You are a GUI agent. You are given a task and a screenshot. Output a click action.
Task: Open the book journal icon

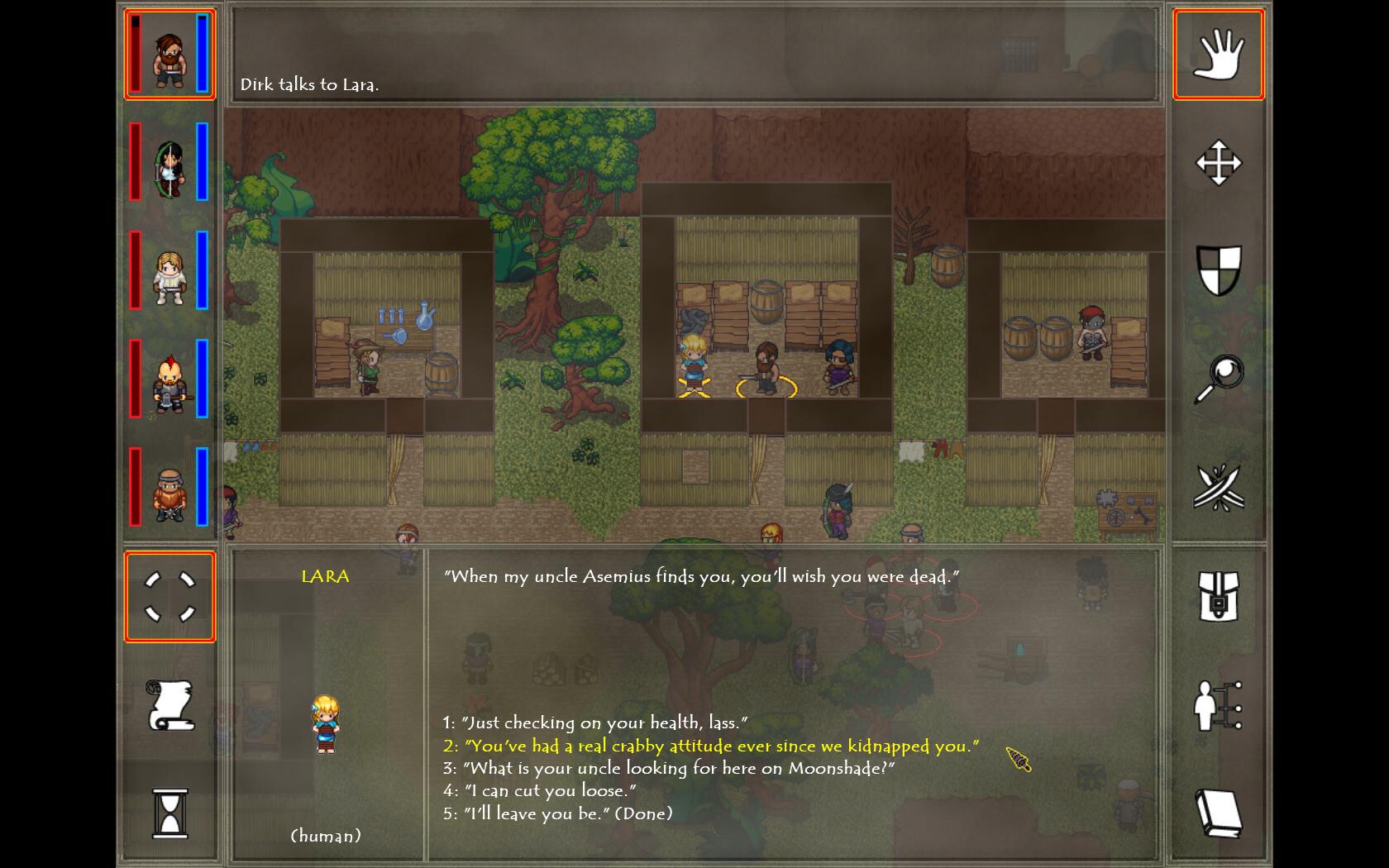[x=1219, y=813]
